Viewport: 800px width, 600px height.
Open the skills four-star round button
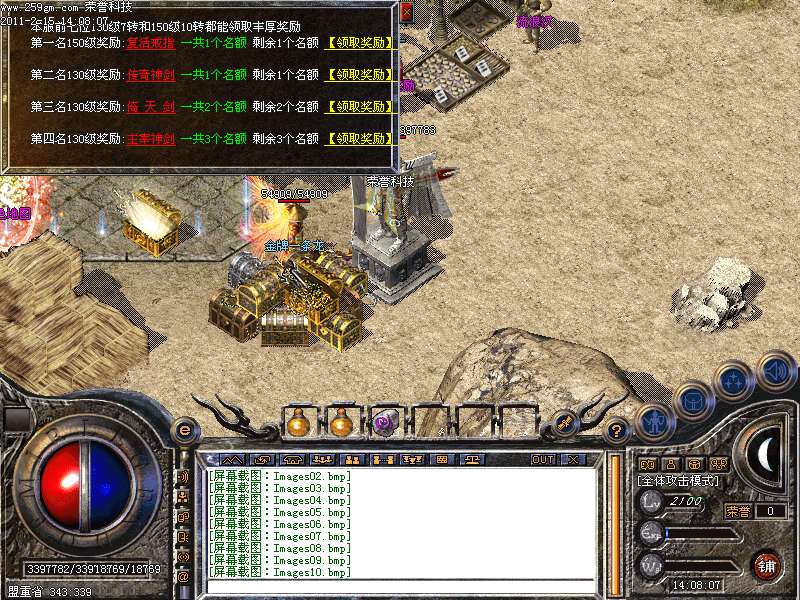[735, 380]
